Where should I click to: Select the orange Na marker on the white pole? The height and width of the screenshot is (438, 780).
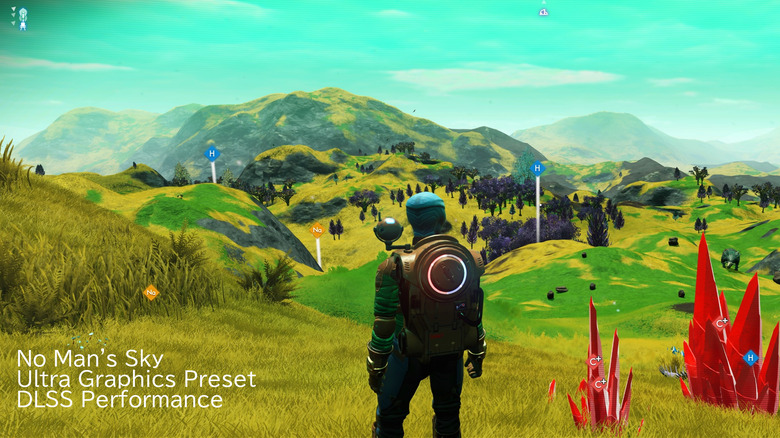[x=317, y=230]
